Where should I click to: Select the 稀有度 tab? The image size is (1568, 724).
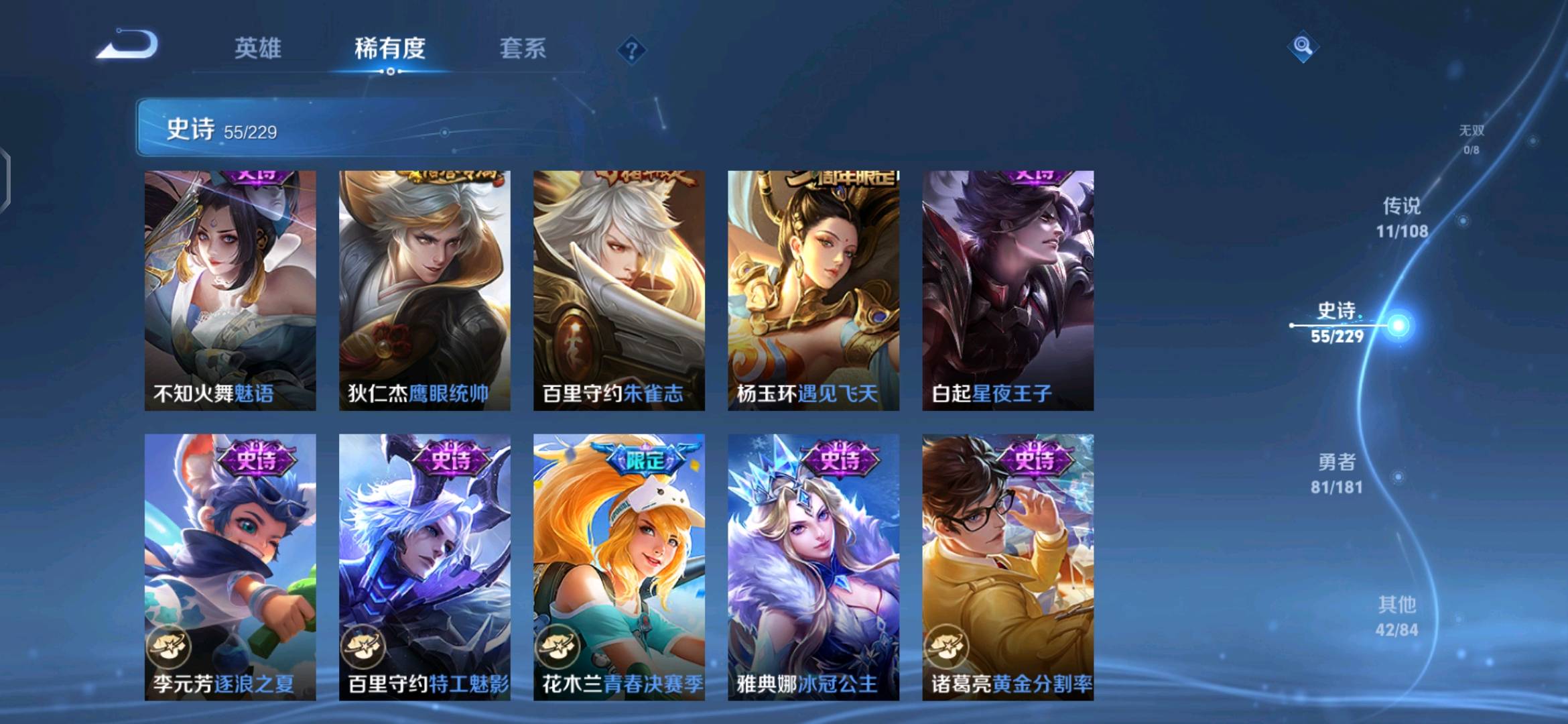point(390,48)
